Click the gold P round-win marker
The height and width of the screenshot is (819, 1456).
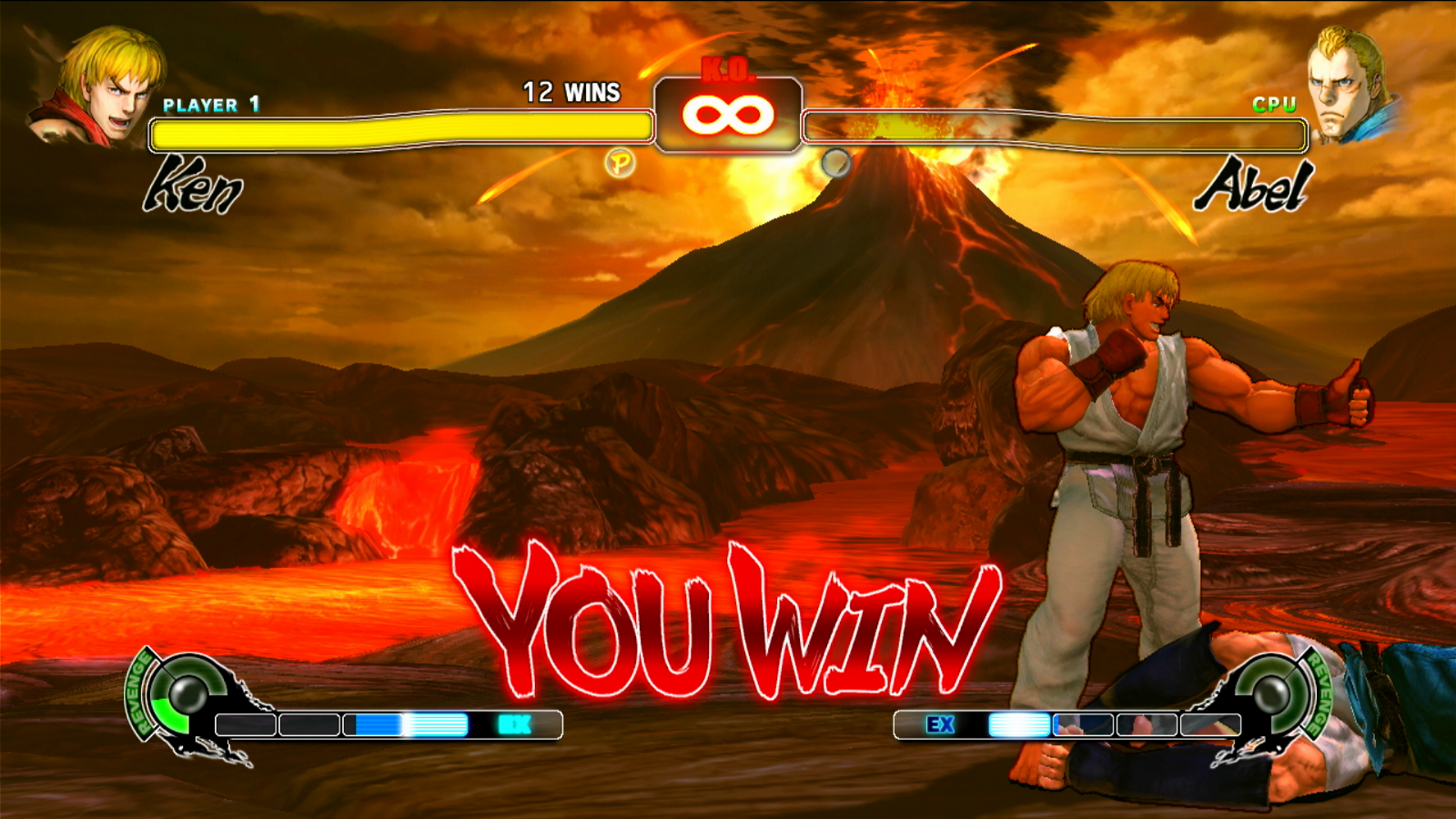tap(621, 164)
